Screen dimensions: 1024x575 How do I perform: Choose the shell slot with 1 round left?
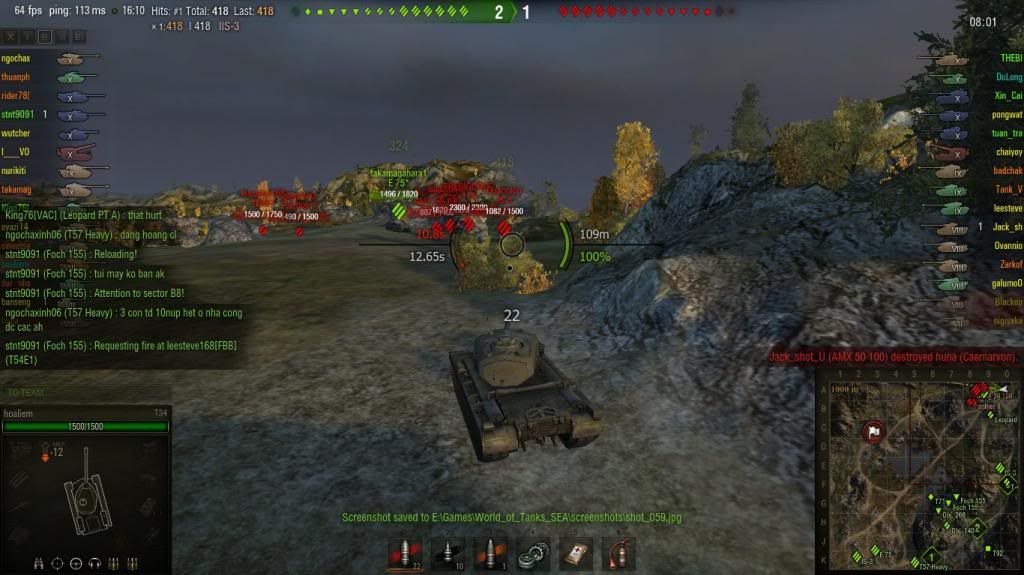coord(490,554)
